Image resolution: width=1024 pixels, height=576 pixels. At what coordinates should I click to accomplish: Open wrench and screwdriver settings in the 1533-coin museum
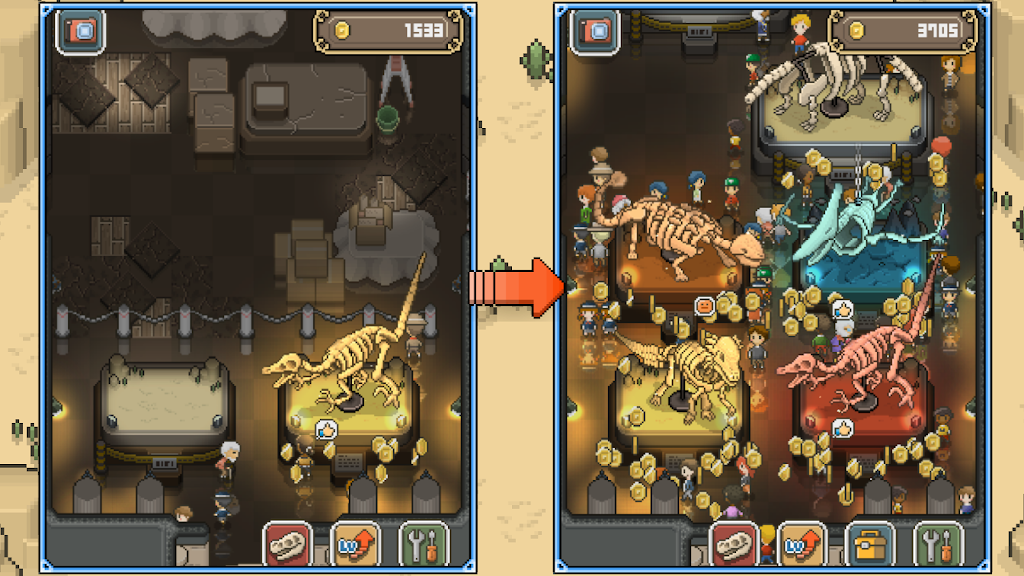click(423, 544)
